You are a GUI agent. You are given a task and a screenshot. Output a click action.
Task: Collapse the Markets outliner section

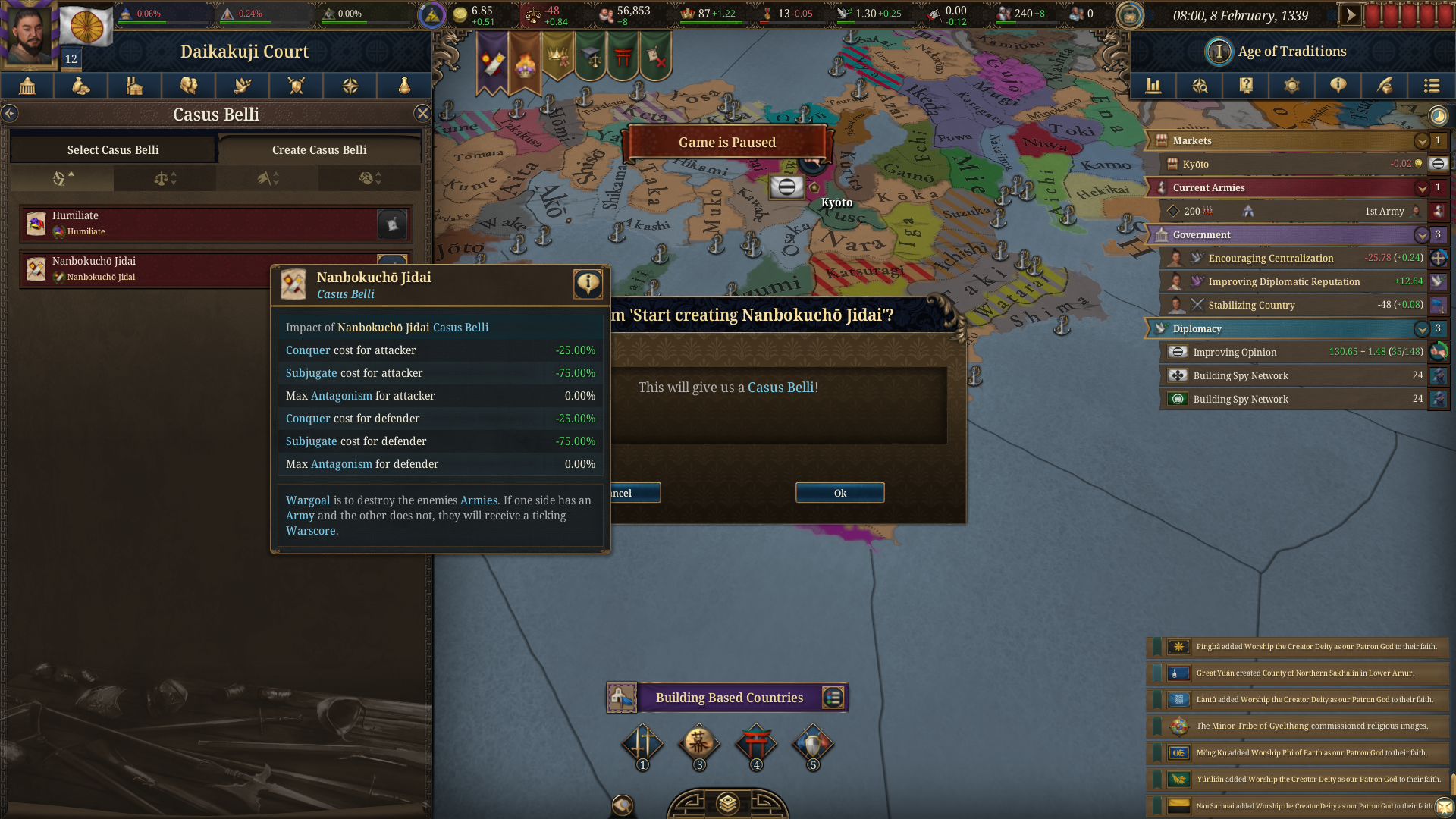pyautogui.click(x=1421, y=141)
